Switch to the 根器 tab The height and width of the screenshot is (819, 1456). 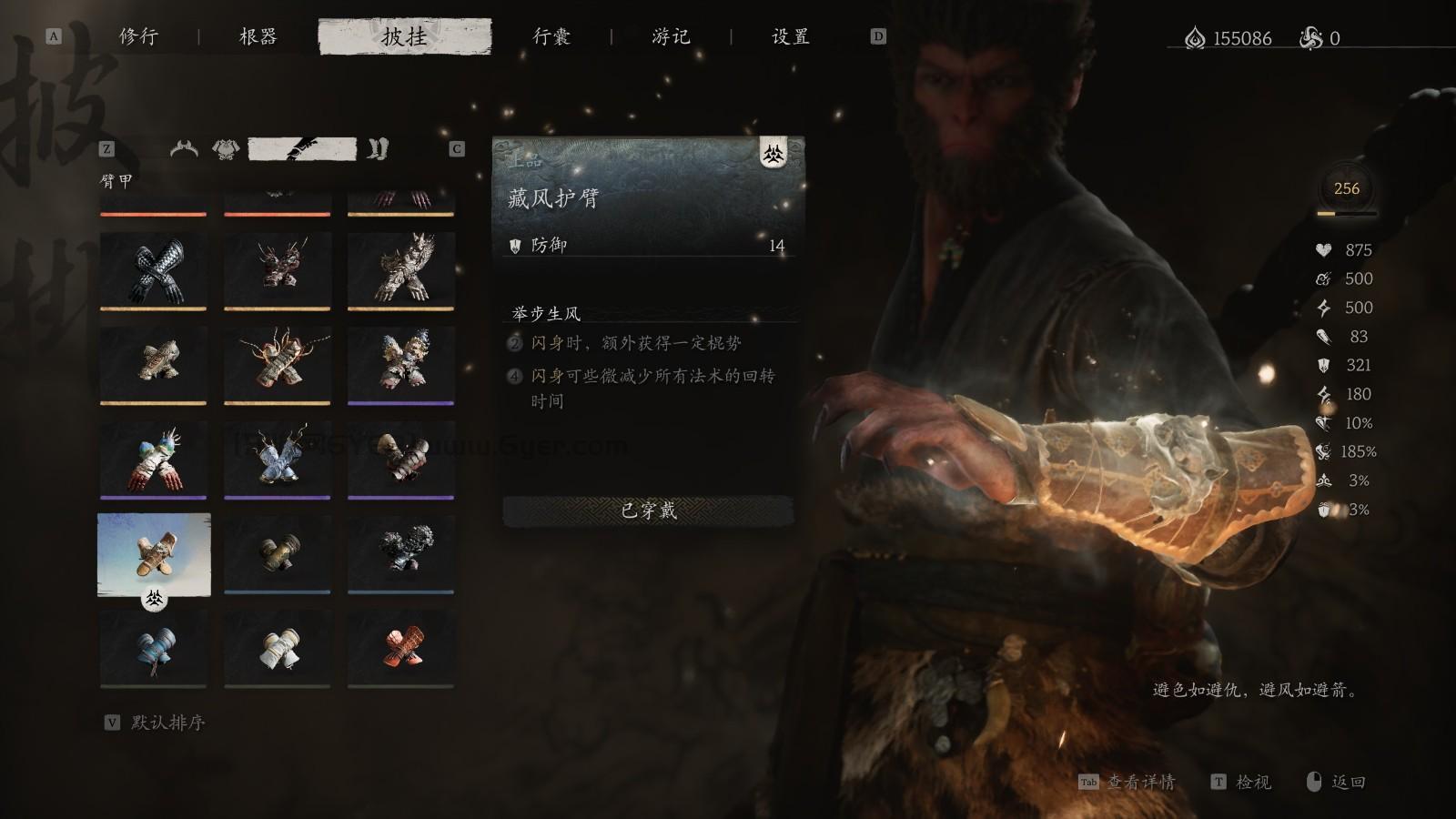[x=258, y=36]
